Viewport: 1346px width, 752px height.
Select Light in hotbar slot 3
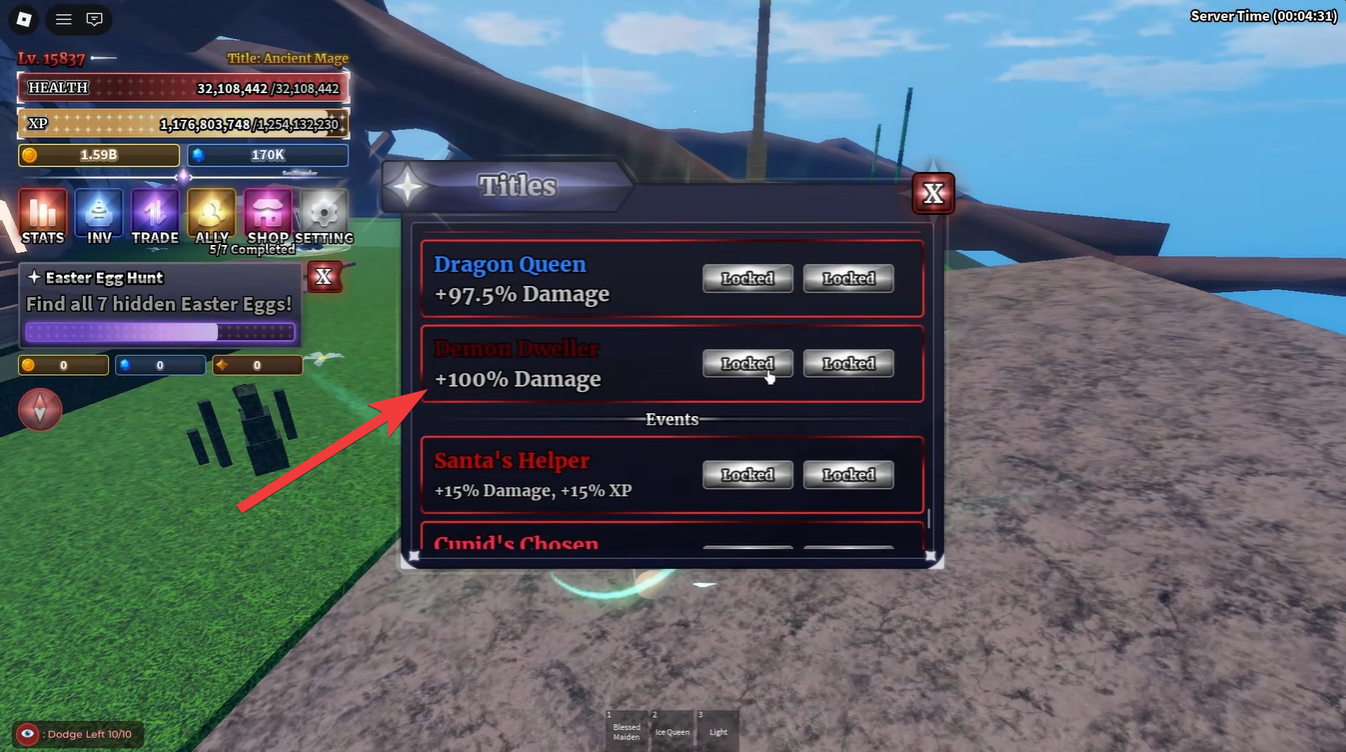[x=717, y=730]
